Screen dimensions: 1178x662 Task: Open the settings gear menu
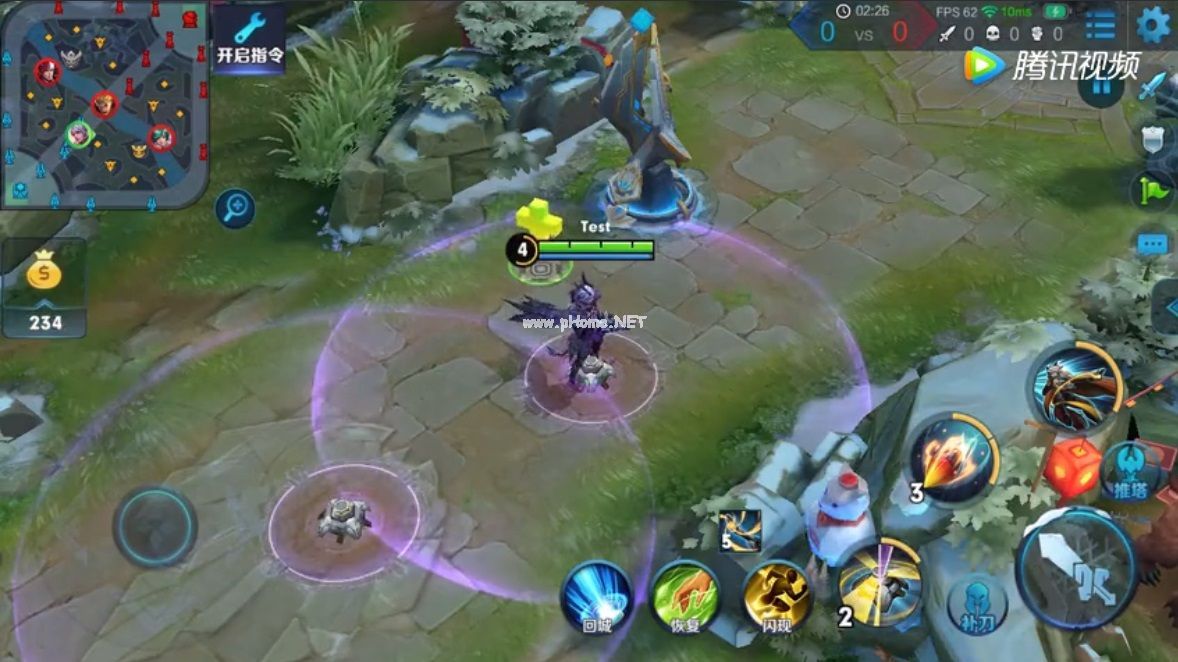1153,24
